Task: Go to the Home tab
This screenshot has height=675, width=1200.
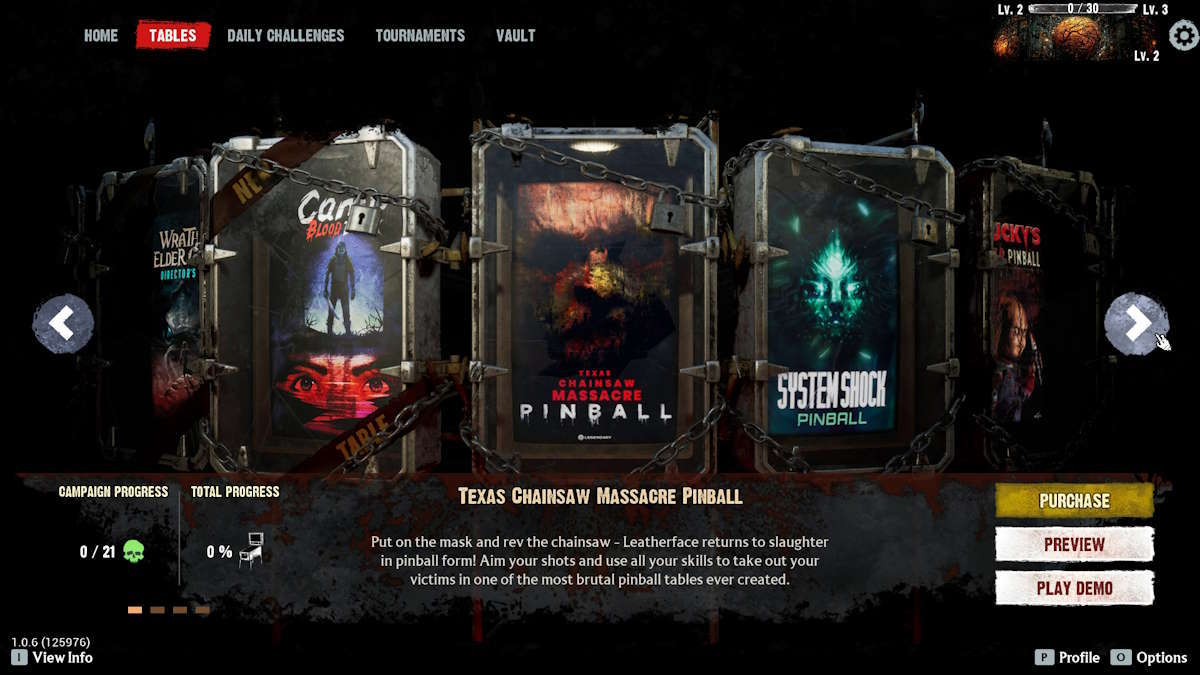Action: 101,35
